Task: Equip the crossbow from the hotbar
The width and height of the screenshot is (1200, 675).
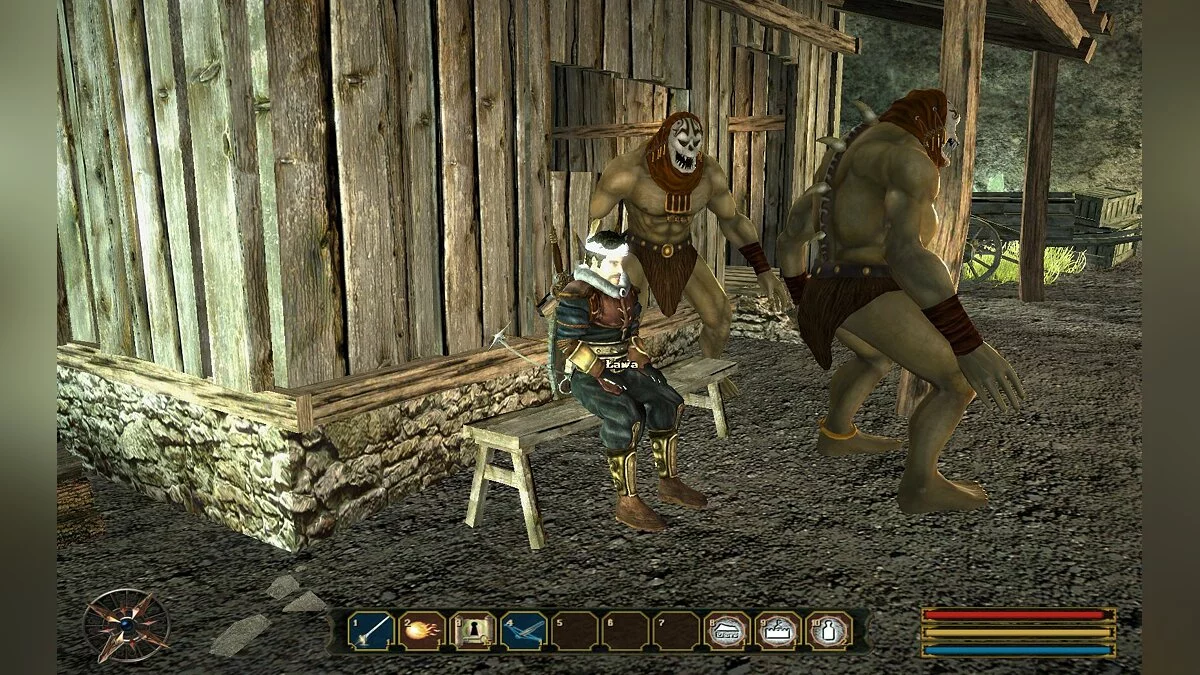Action: [x=523, y=630]
